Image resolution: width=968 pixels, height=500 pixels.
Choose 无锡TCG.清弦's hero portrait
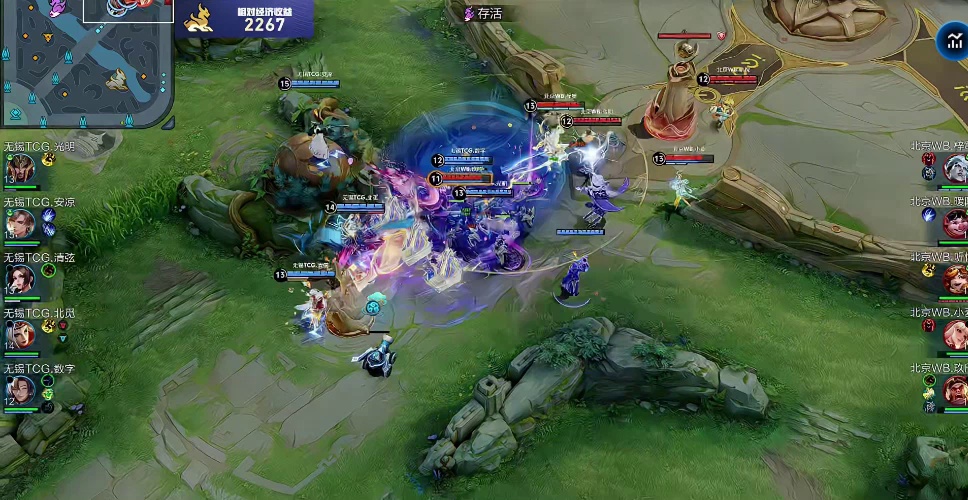coord(19,280)
